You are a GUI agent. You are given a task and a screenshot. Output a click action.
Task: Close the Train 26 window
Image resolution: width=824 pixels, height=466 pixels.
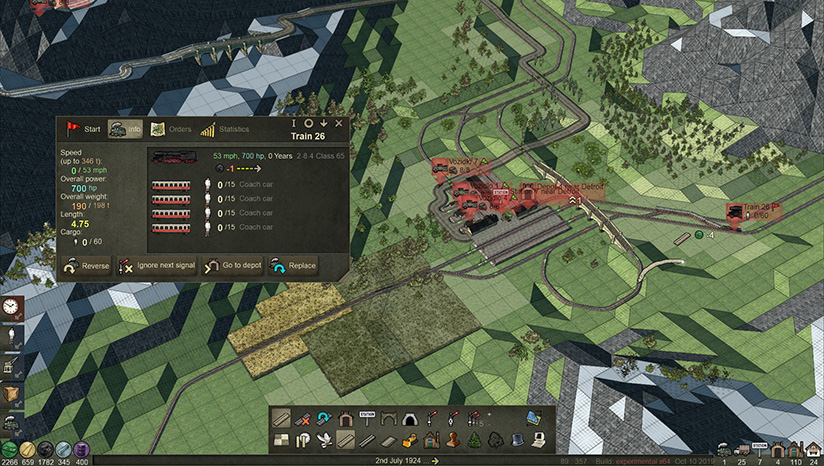click(x=339, y=123)
